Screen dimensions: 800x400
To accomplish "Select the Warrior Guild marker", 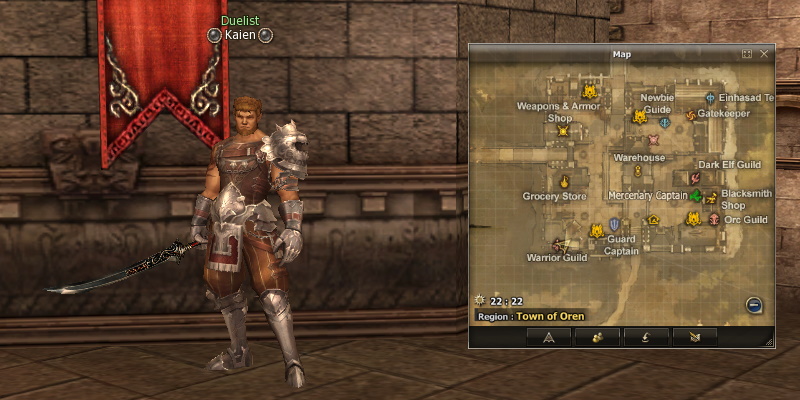I will [x=559, y=244].
